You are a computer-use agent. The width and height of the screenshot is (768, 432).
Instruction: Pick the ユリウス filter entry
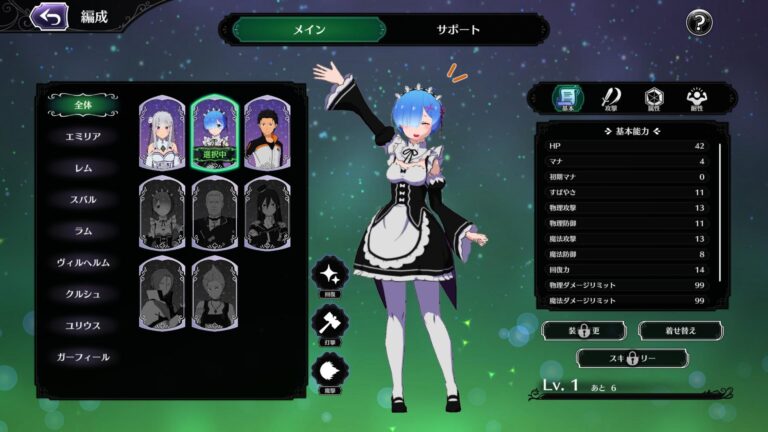coord(84,326)
